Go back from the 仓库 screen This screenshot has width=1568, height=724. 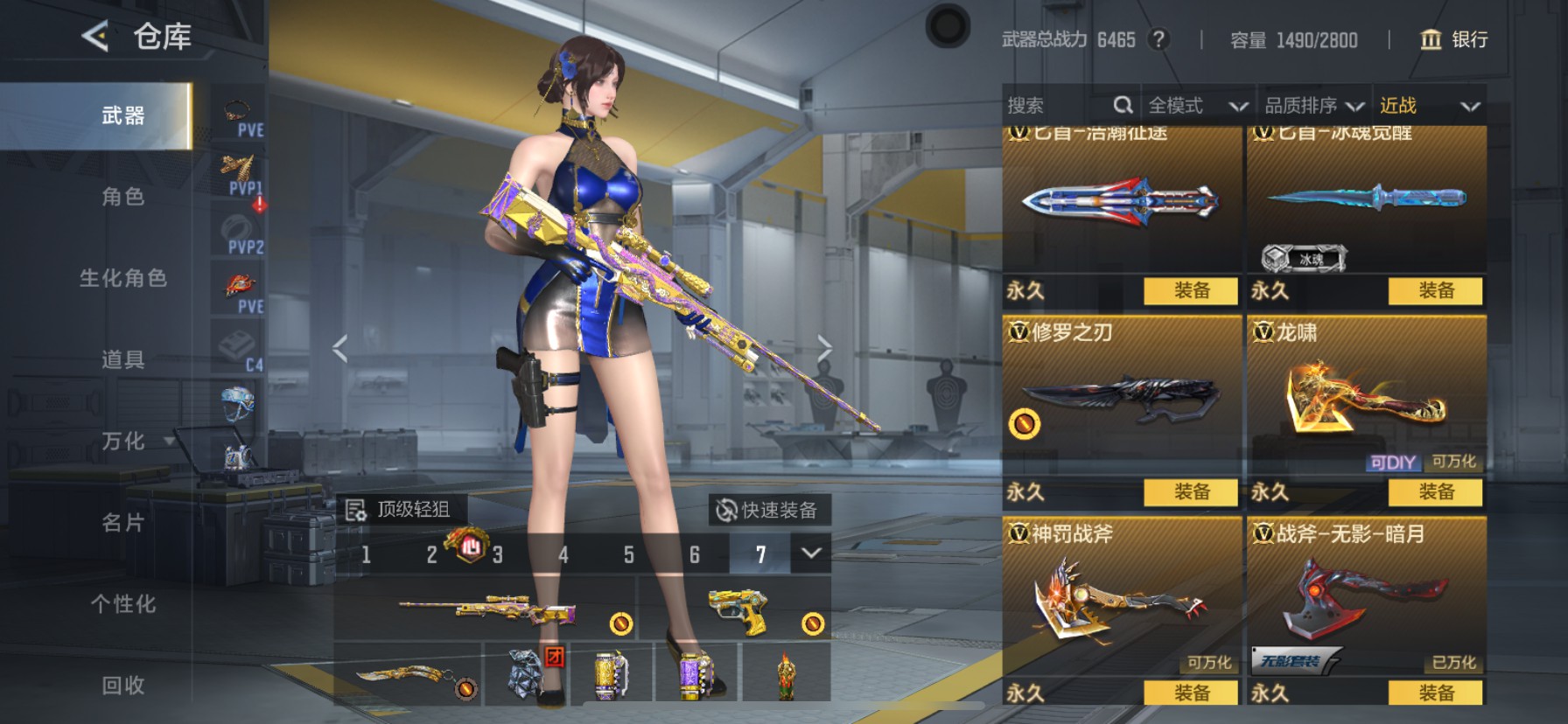tap(95, 37)
